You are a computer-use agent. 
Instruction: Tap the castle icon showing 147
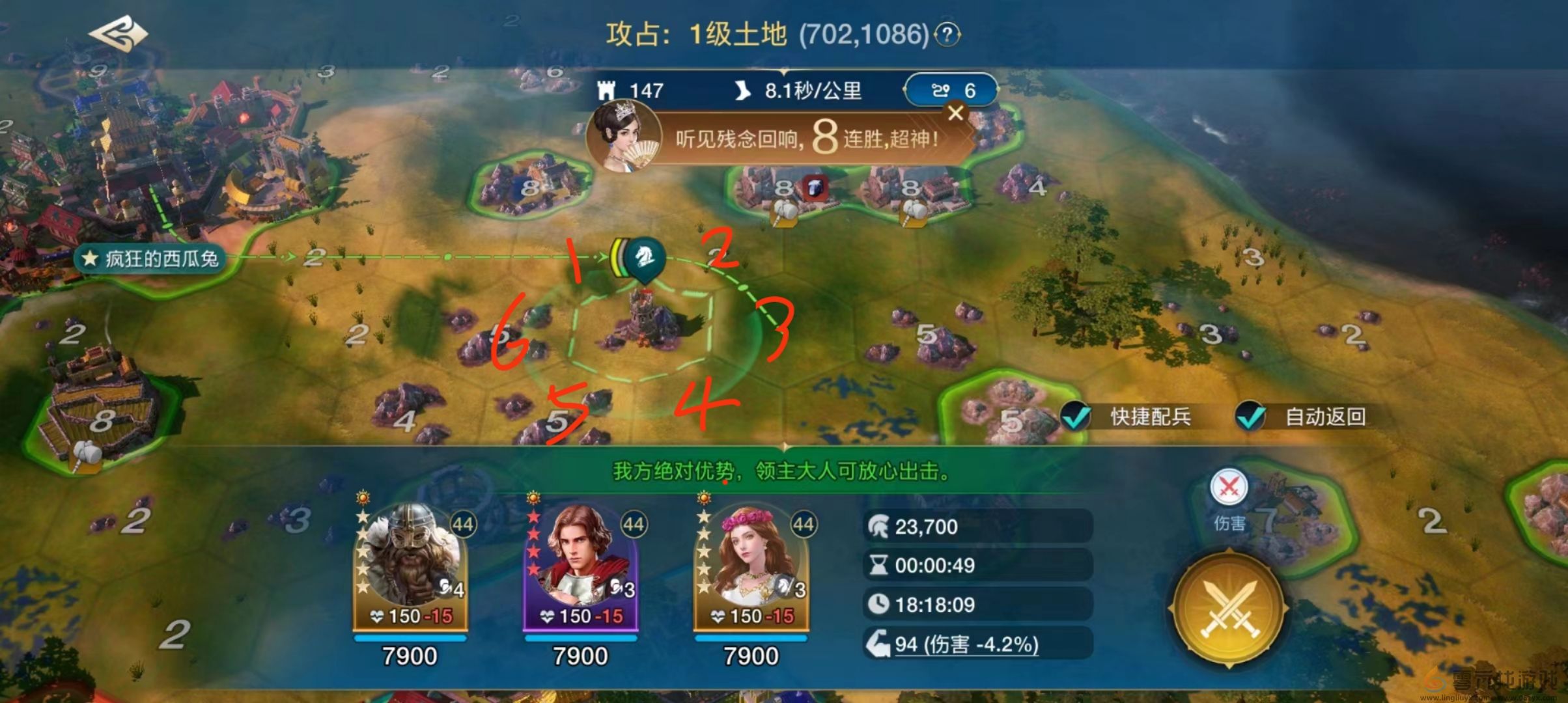609,91
